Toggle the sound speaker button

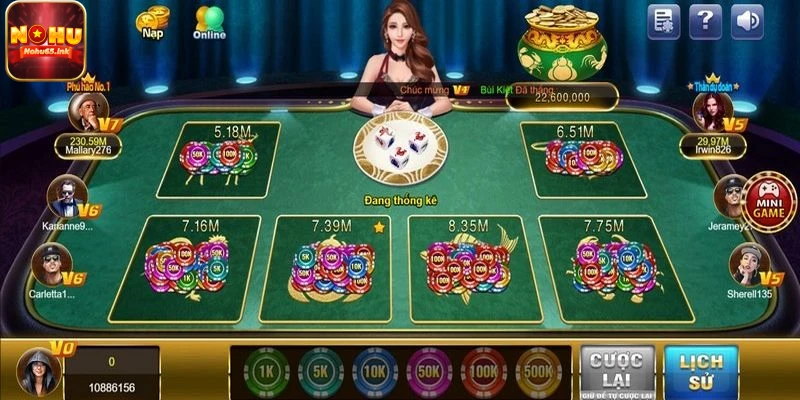click(x=747, y=19)
